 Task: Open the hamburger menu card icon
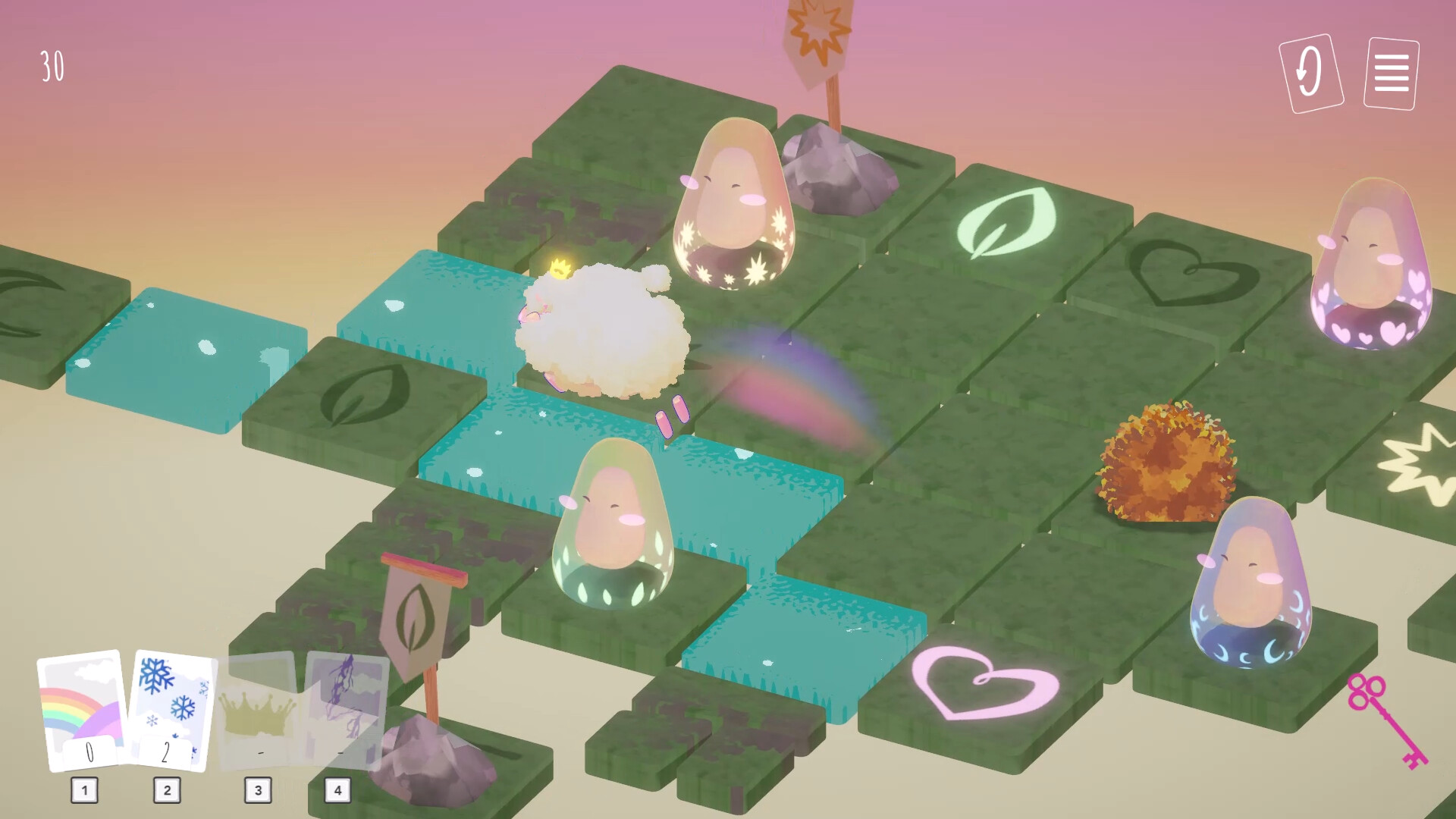click(x=1390, y=74)
